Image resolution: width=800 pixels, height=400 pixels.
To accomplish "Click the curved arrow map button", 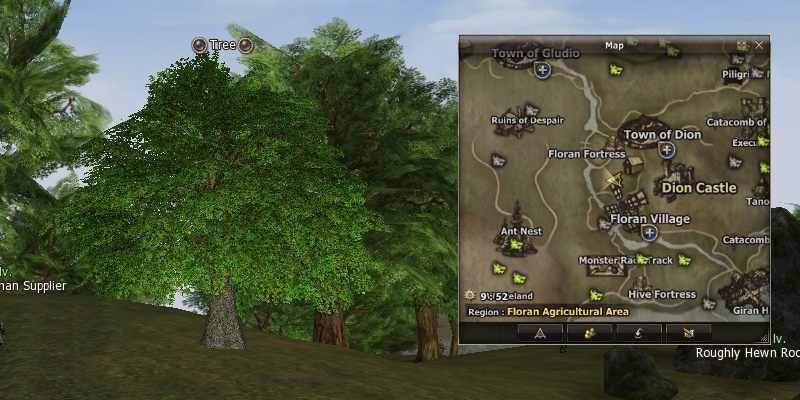I will coord(637,332).
